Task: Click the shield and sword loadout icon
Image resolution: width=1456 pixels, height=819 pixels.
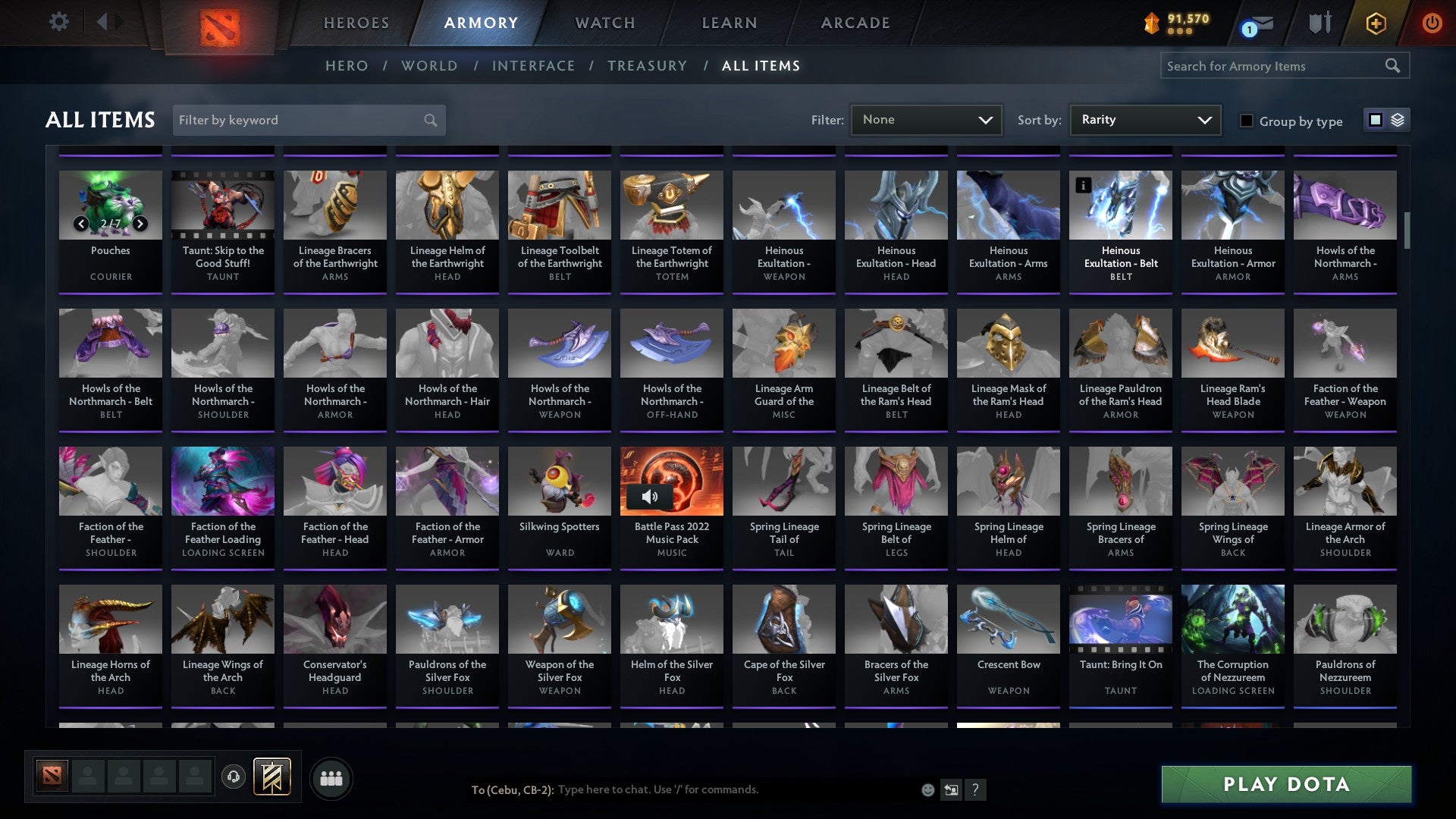Action: pos(1319,23)
